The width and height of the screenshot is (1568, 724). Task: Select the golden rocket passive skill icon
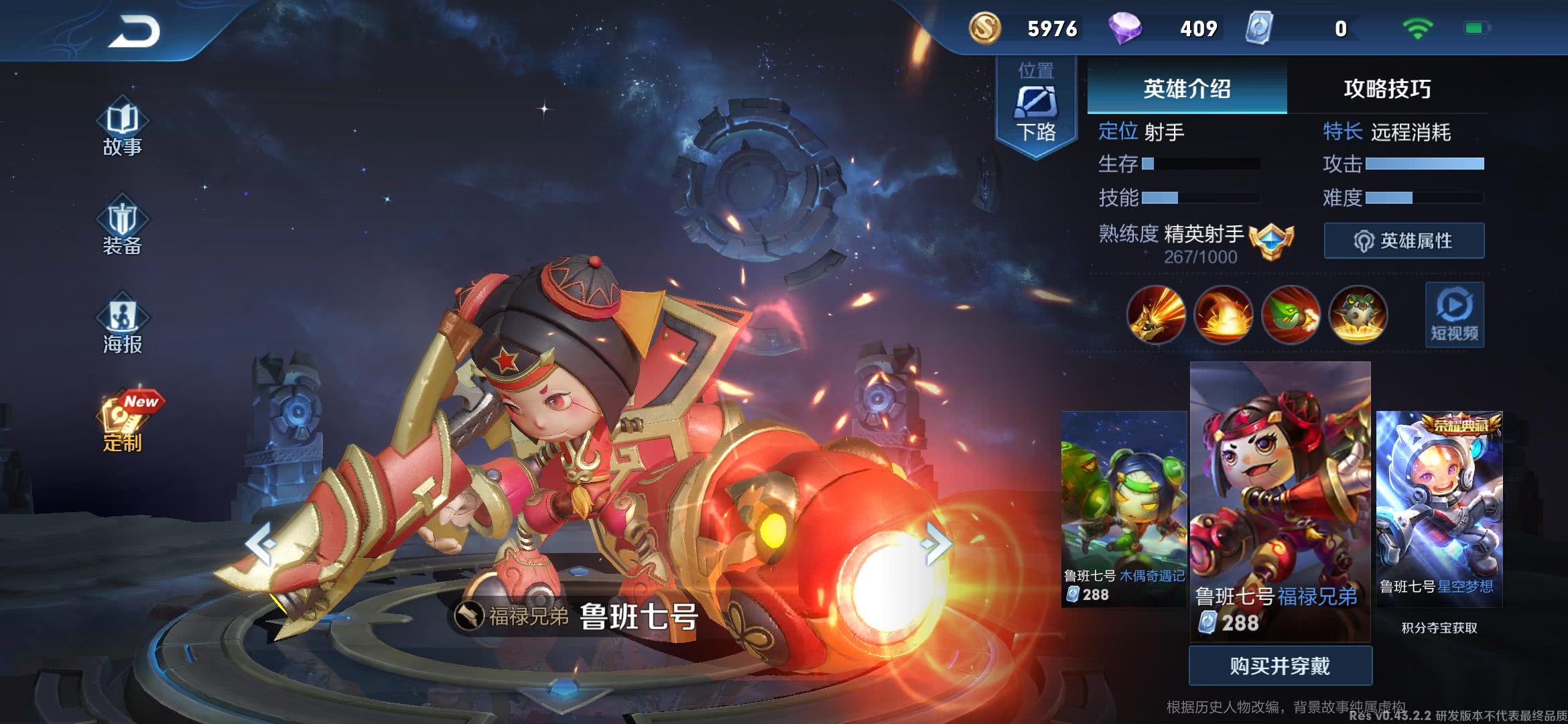pyautogui.click(x=1156, y=314)
